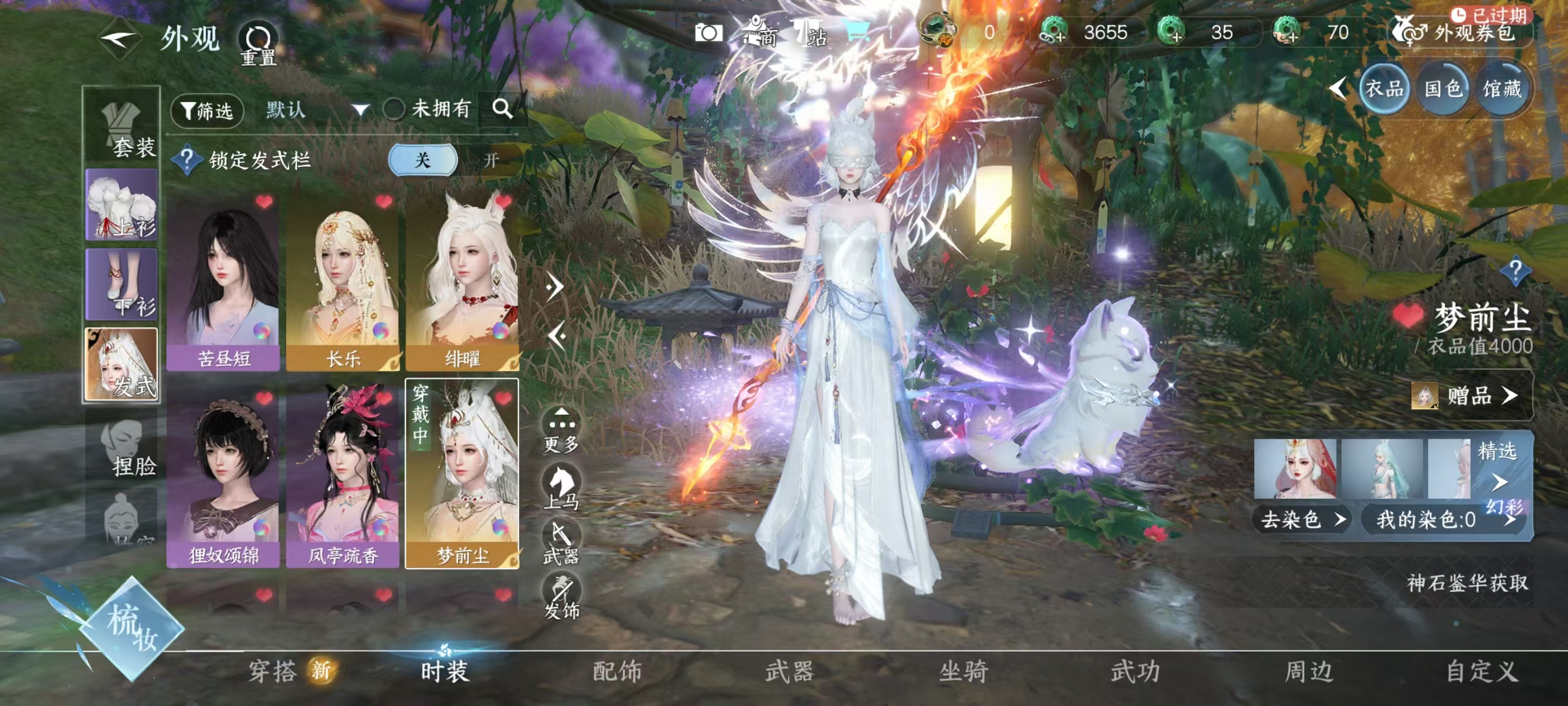Open the camera screenshot mode
The height and width of the screenshot is (706, 1568).
point(708,33)
